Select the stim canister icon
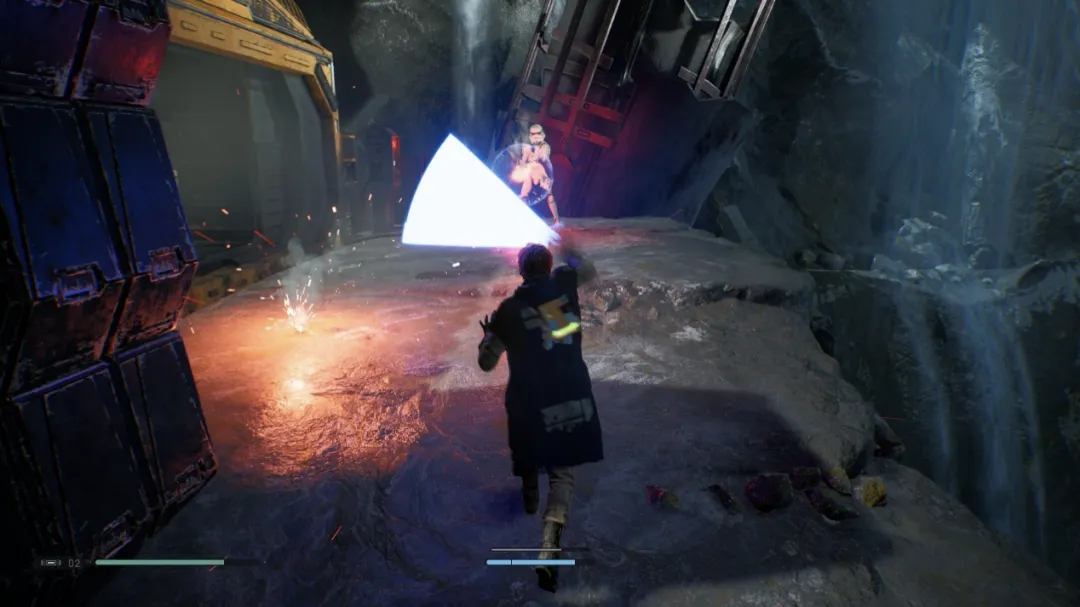This screenshot has width=1080, height=607. pyautogui.click(x=51, y=563)
